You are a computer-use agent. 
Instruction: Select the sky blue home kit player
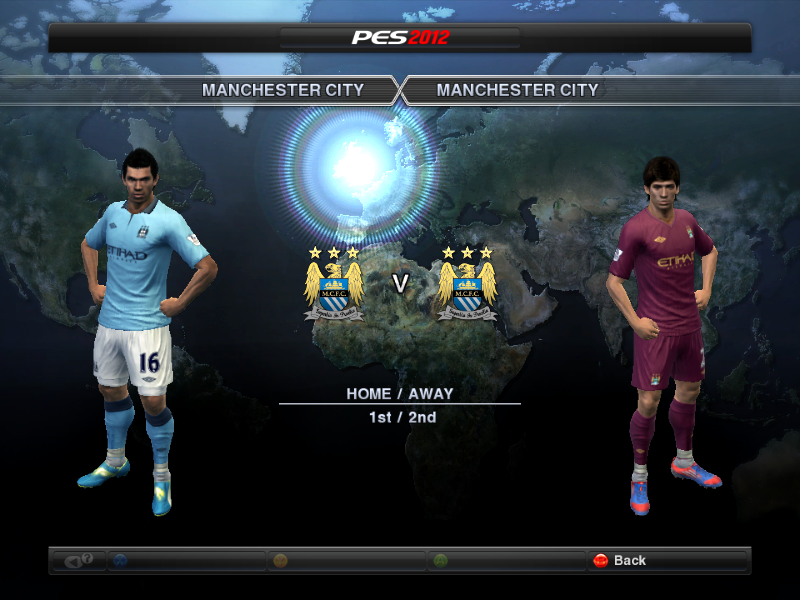(142, 320)
